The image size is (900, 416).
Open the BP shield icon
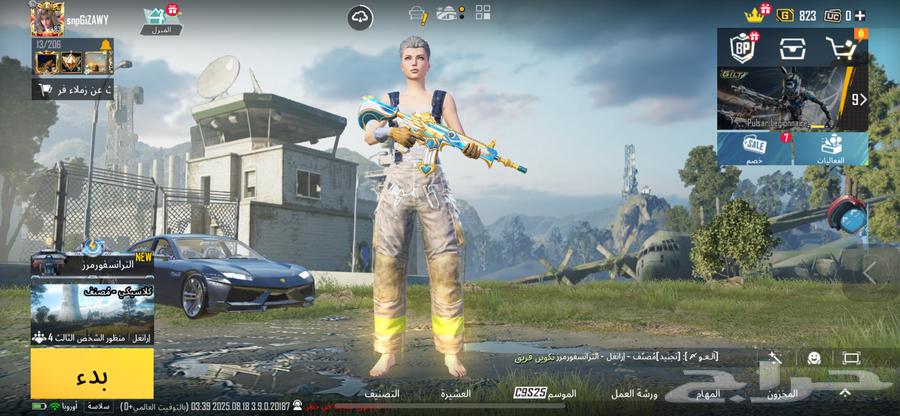pyautogui.click(x=744, y=47)
